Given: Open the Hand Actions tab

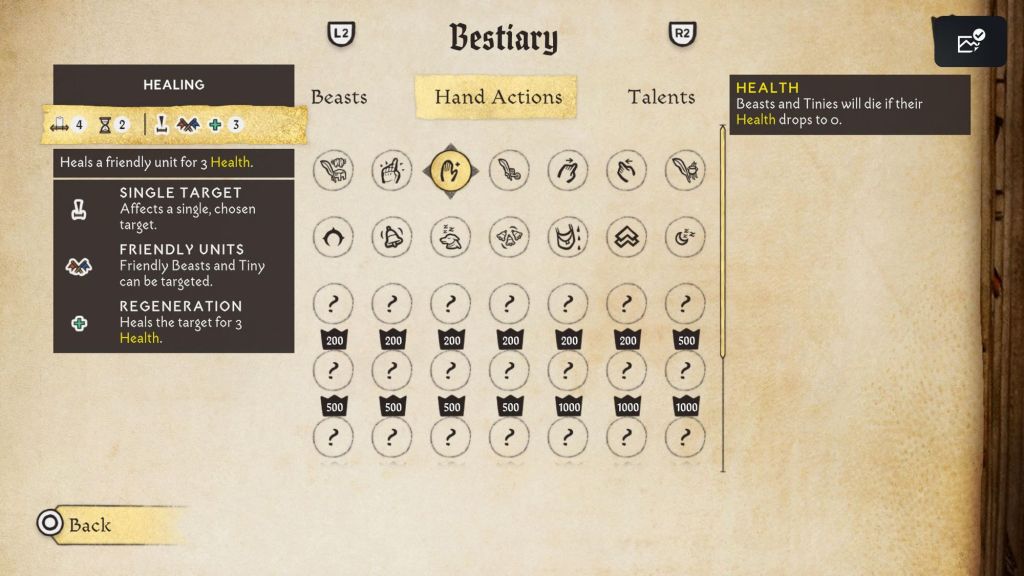Looking at the screenshot, I should click(497, 97).
